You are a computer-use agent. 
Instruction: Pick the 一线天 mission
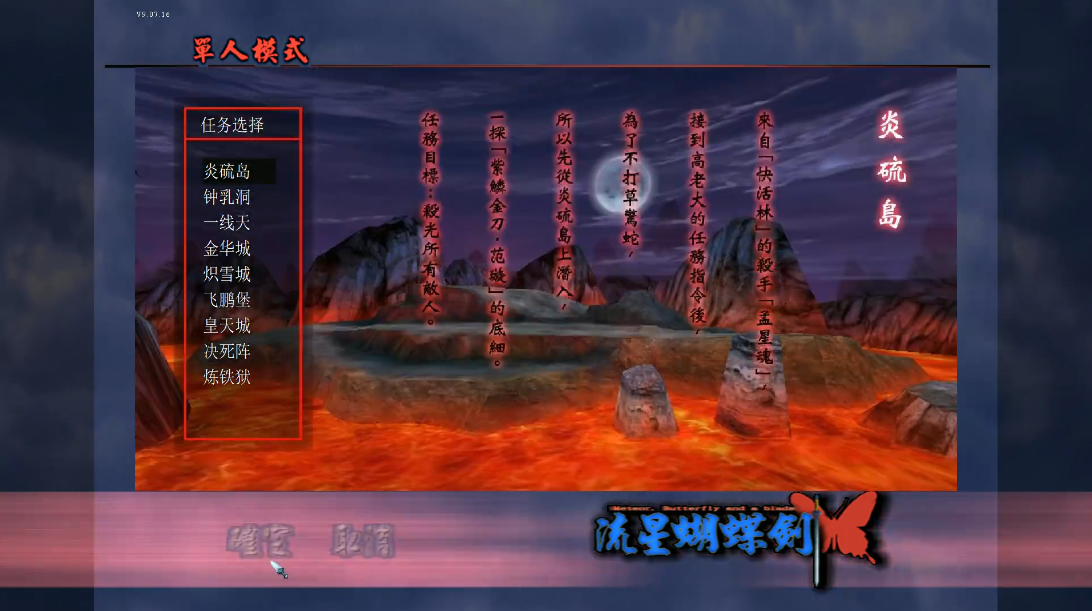227,223
